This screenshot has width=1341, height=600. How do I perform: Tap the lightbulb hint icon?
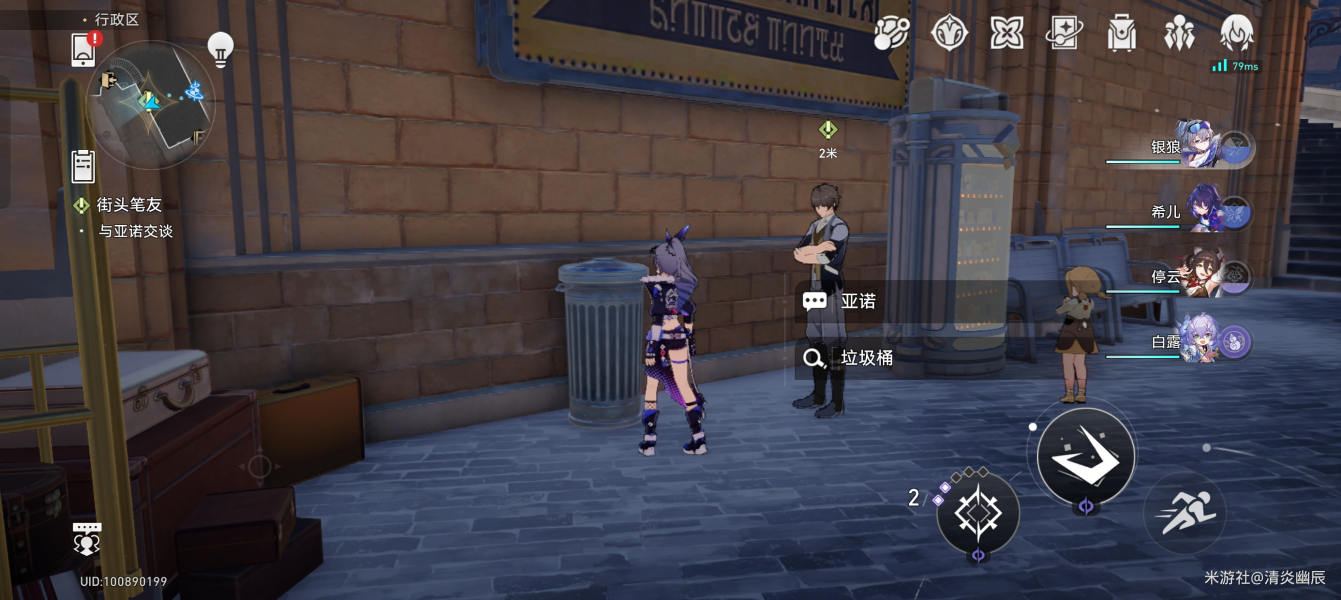[x=220, y=47]
